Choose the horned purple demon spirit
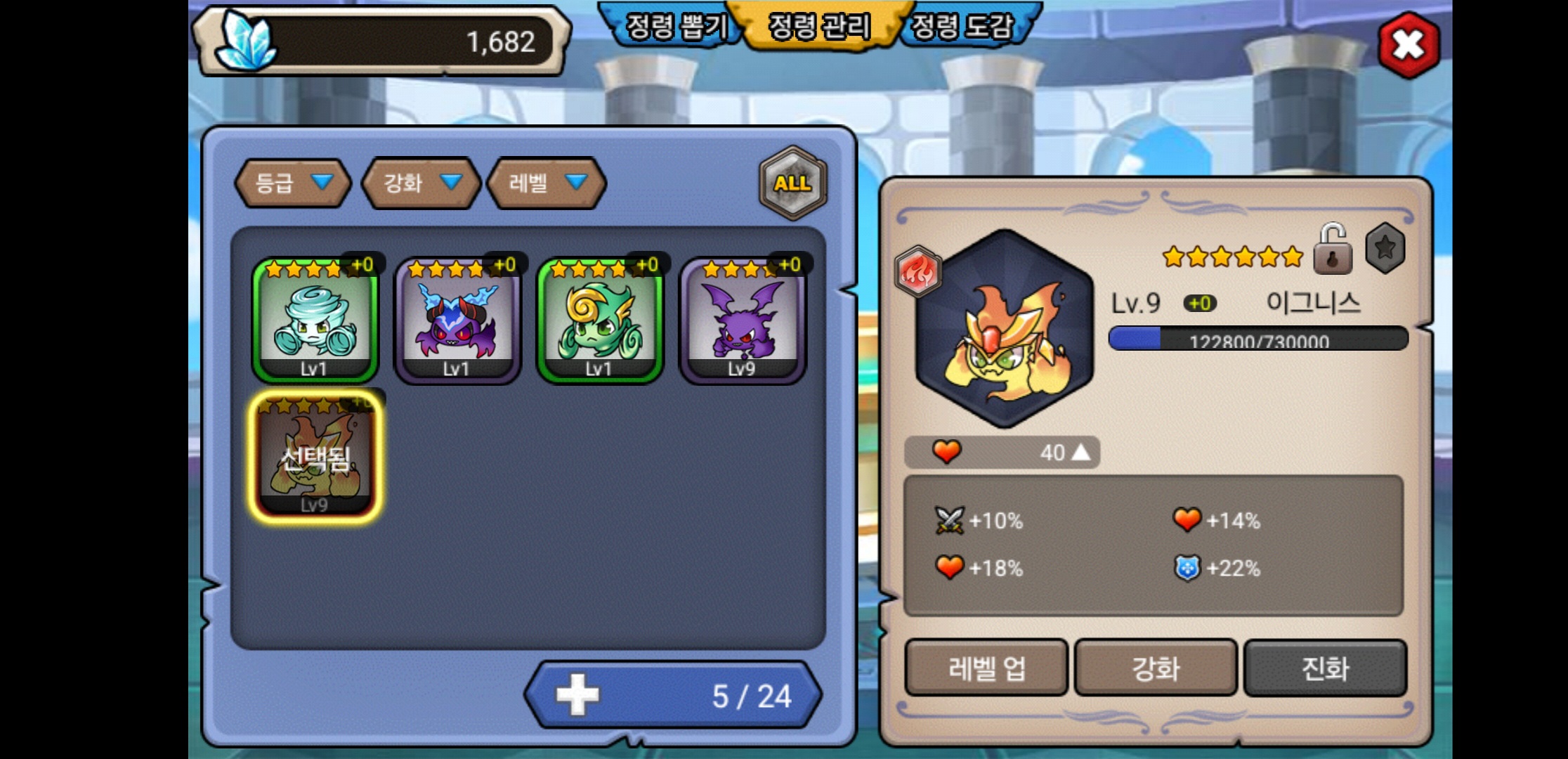This screenshot has width=1568, height=759. tap(457, 320)
